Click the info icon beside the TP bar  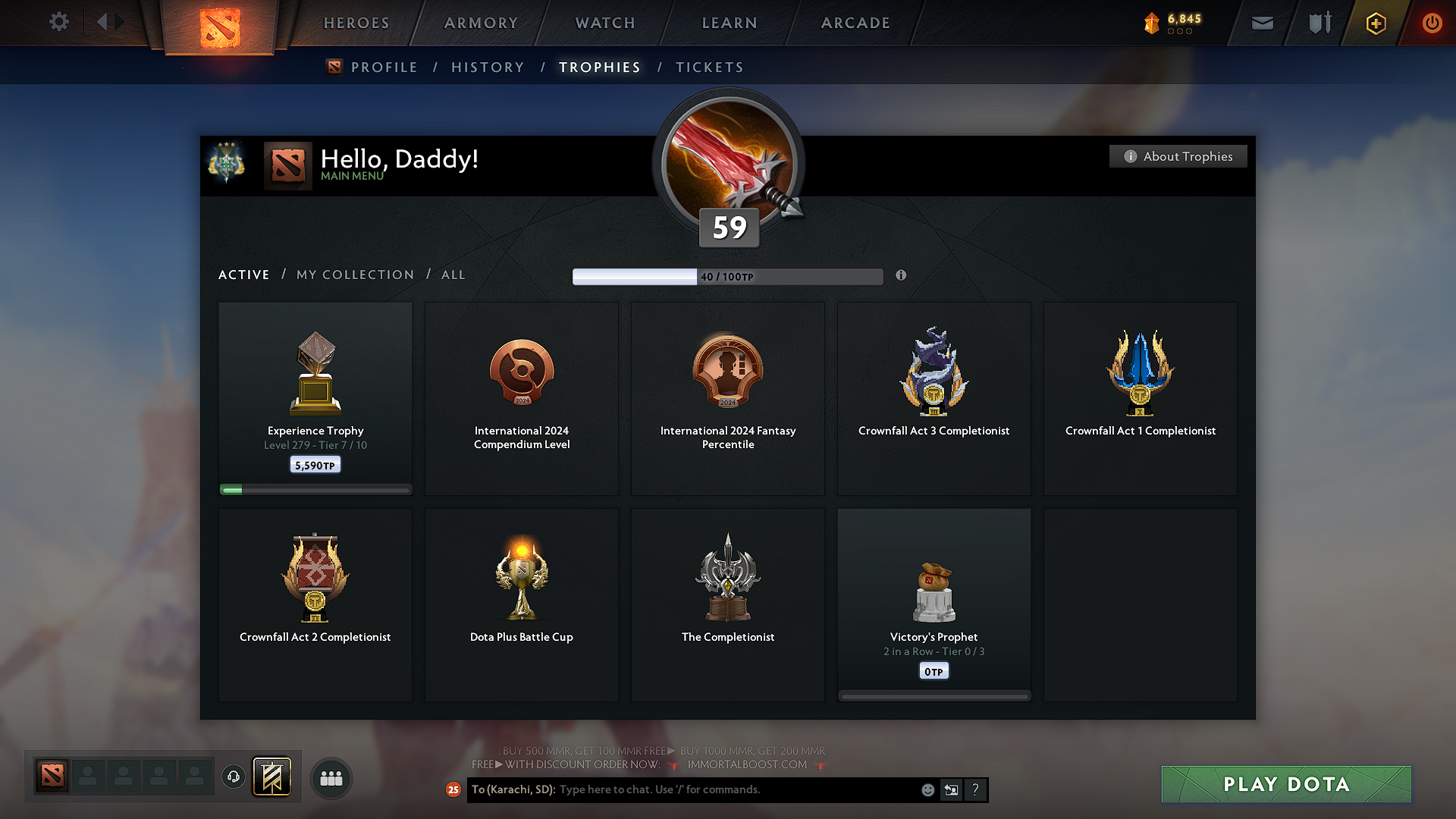pyautogui.click(x=902, y=276)
